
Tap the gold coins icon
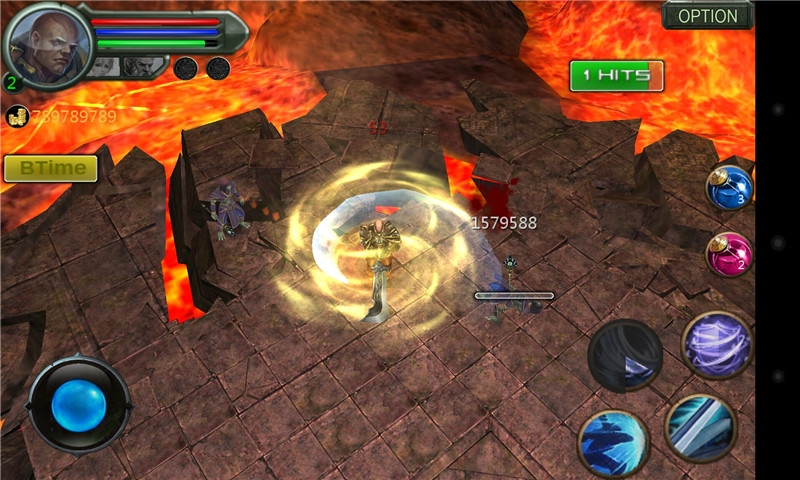point(16,116)
